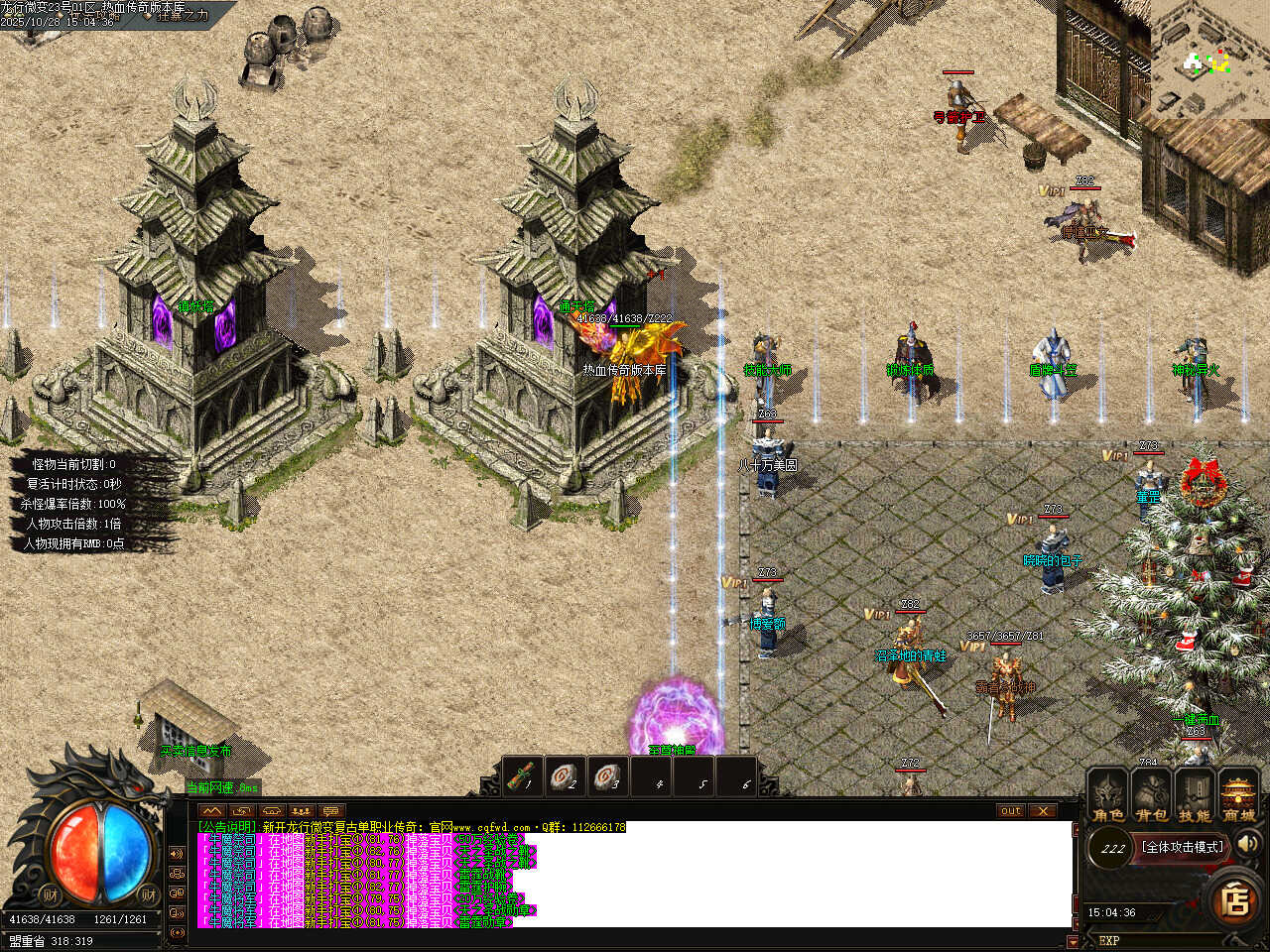Use the rune stone in hotbar slot 2
Image resolution: width=1270 pixels, height=952 pixels.
(x=566, y=776)
